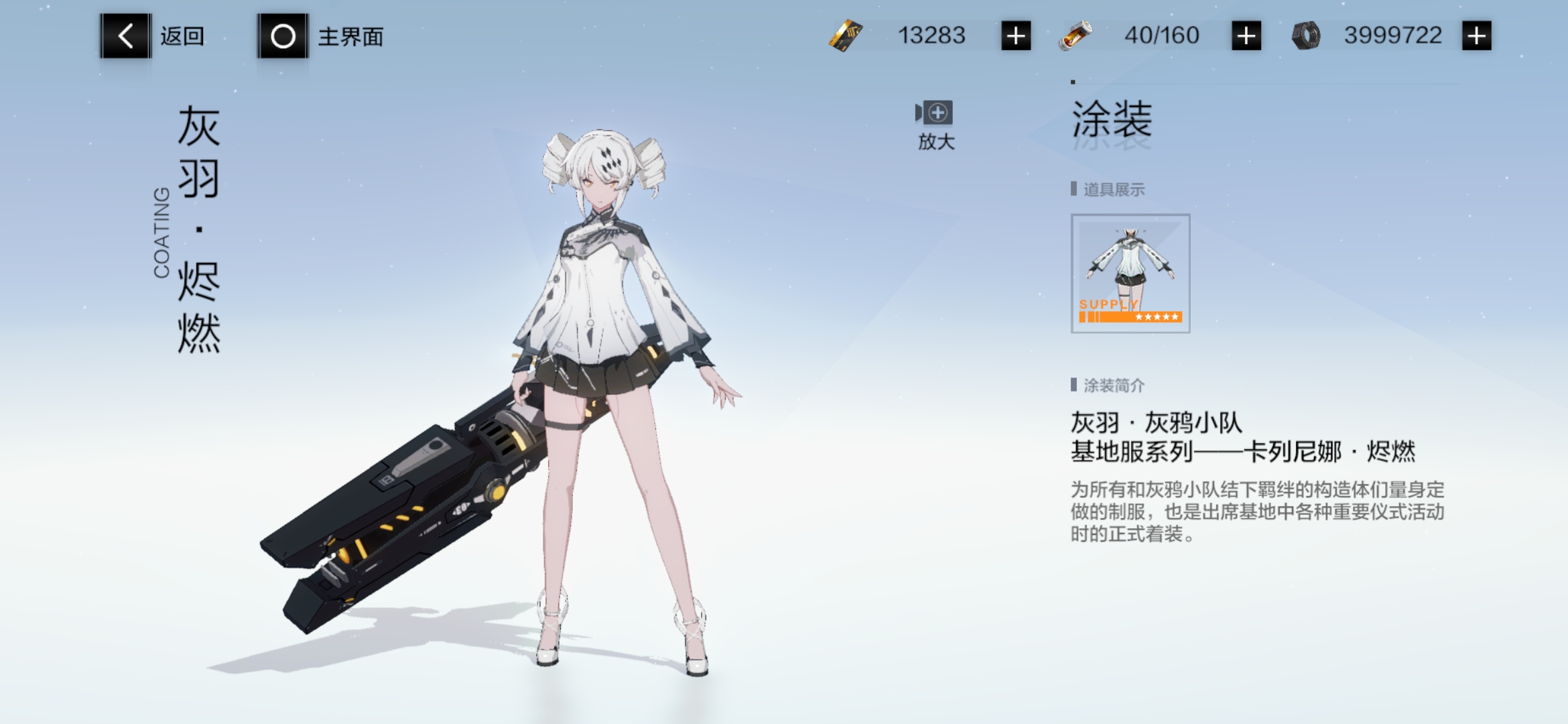Tap the plus next to 40/160 serum
1568x724 pixels.
(1246, 36)
